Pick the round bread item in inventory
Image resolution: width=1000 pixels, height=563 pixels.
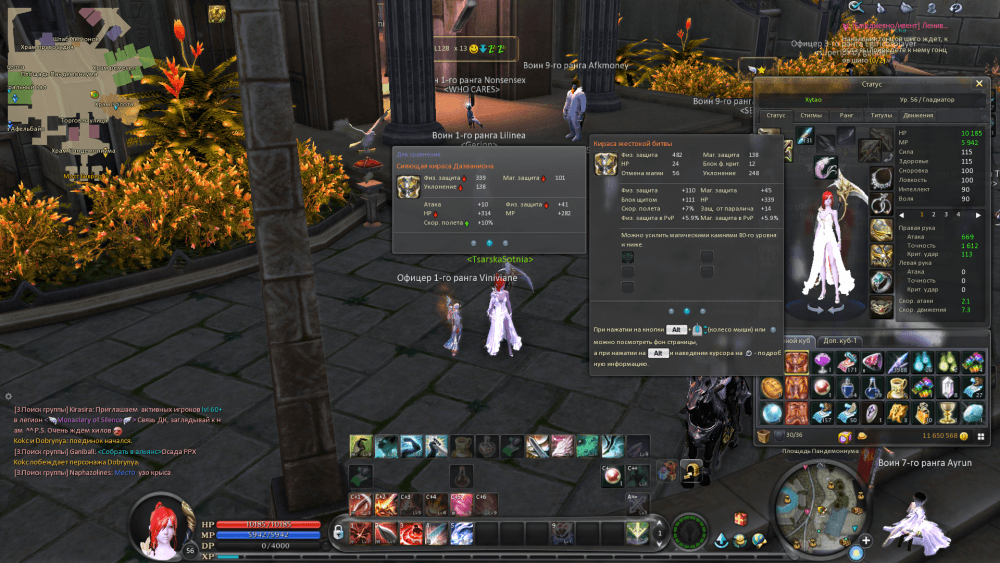(x=771, y=387)
